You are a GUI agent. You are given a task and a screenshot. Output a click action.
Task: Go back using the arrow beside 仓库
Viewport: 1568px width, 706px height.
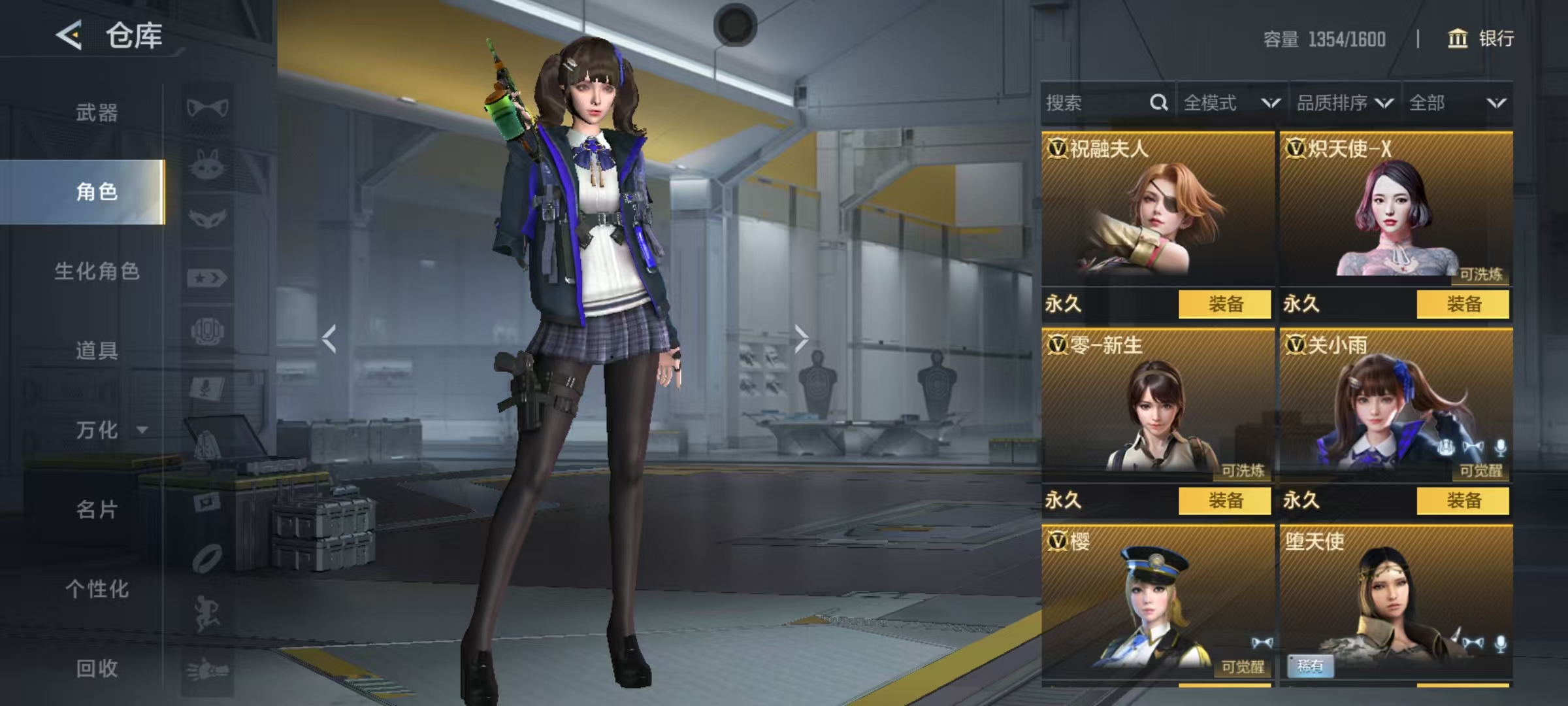69,35
